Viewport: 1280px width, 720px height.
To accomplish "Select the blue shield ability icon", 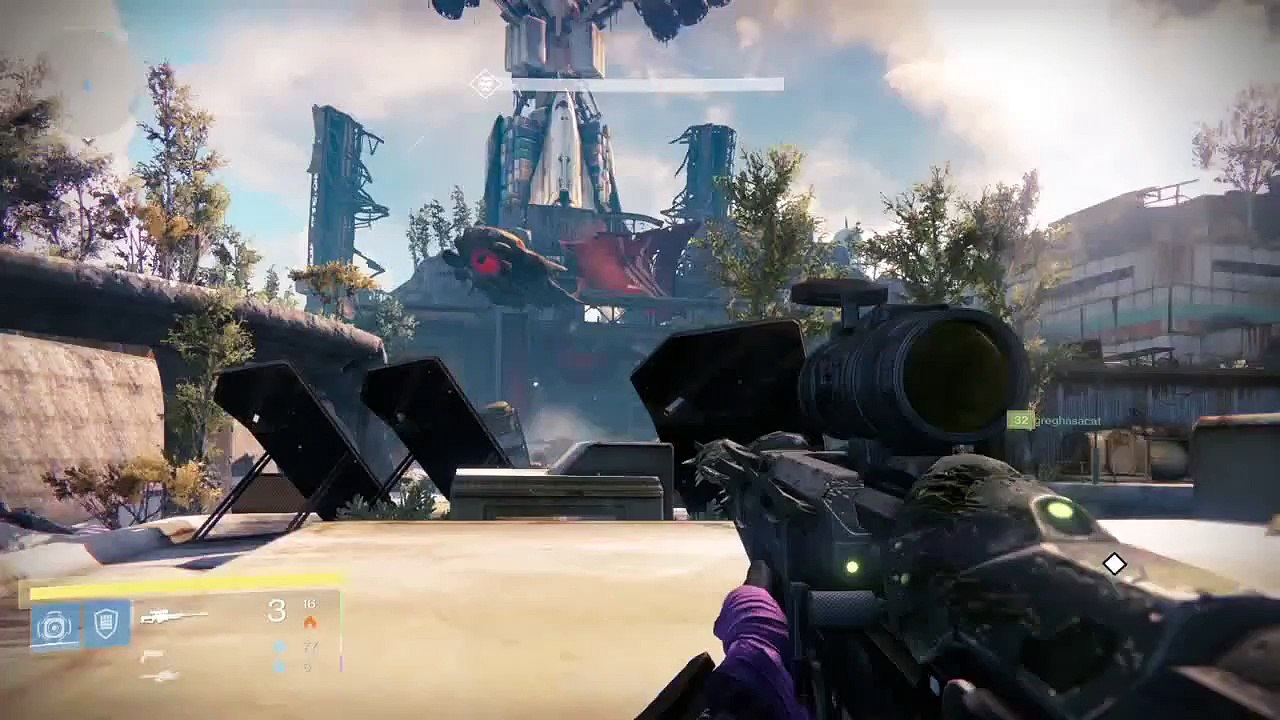I will point(107,625).
